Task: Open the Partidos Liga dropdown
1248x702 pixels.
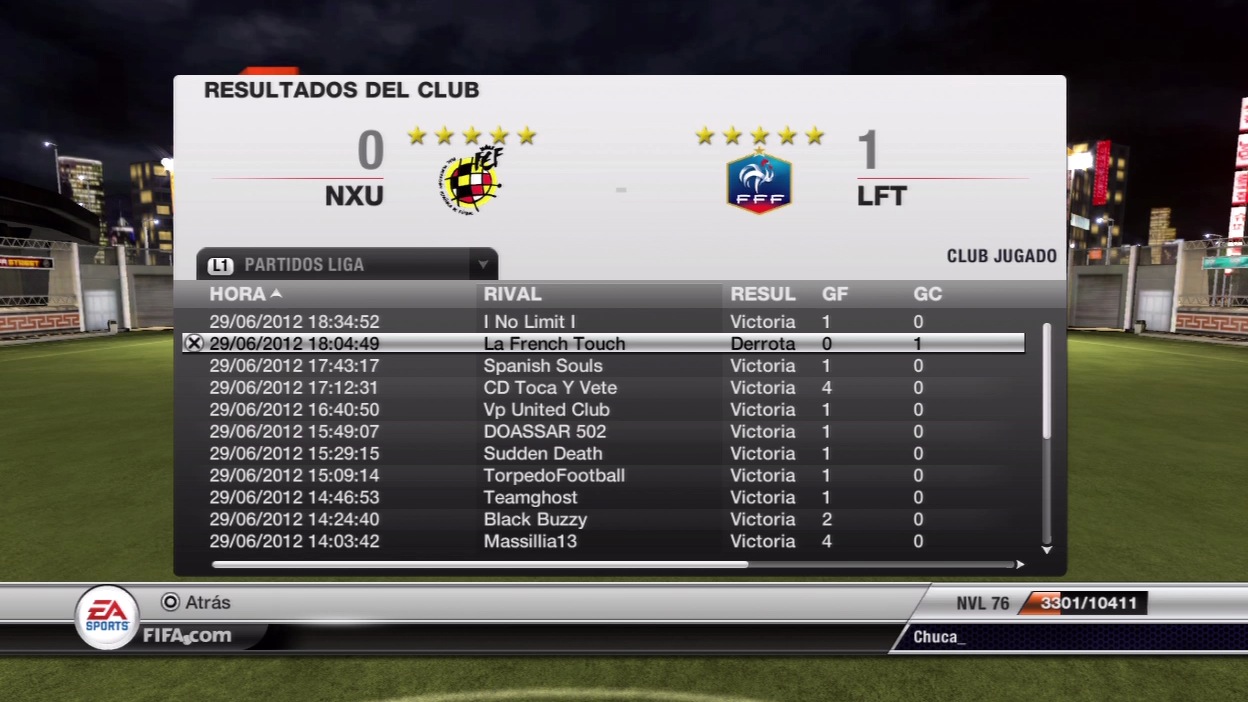Action: [x=483, y=265]
